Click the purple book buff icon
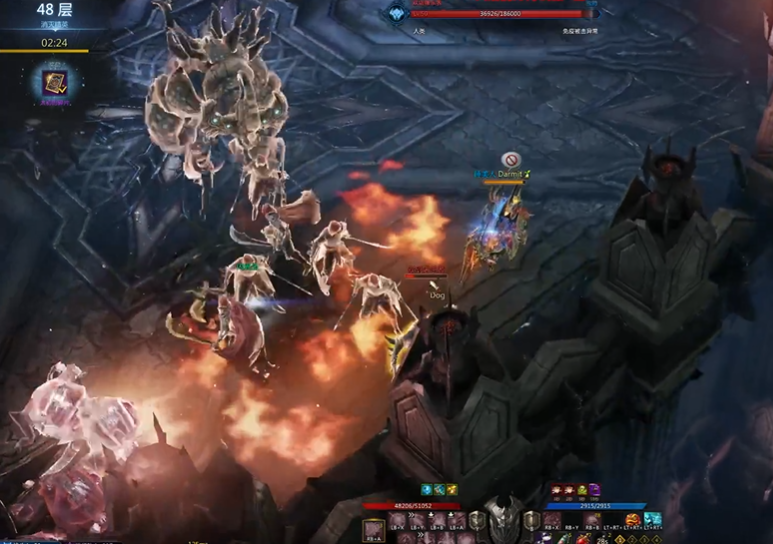Image resolution: width=773 pixels, height=544 pixels. pyautogui.click(x=595, y=490)
